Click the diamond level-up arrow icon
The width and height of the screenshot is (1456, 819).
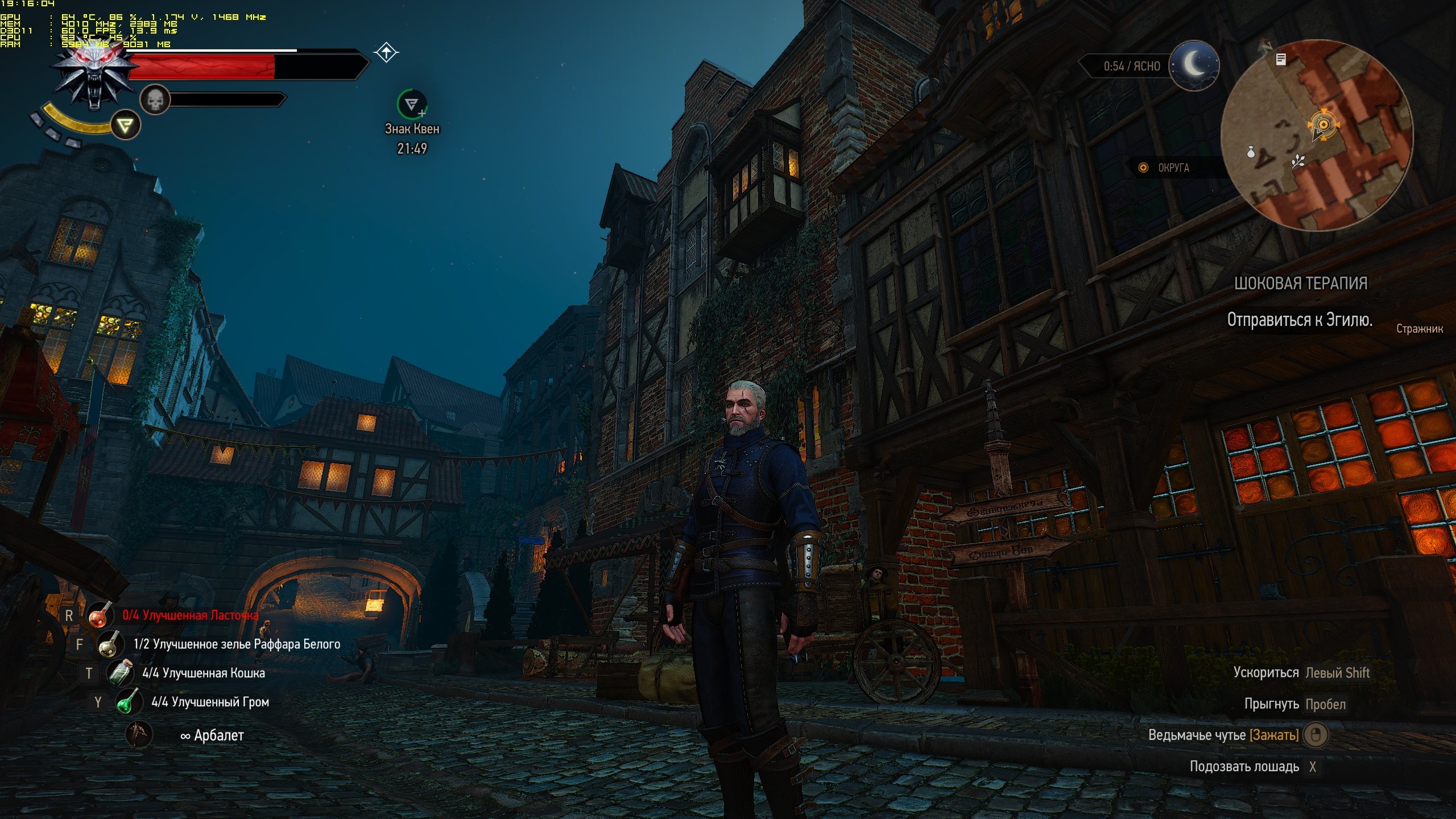coord(386,53)
